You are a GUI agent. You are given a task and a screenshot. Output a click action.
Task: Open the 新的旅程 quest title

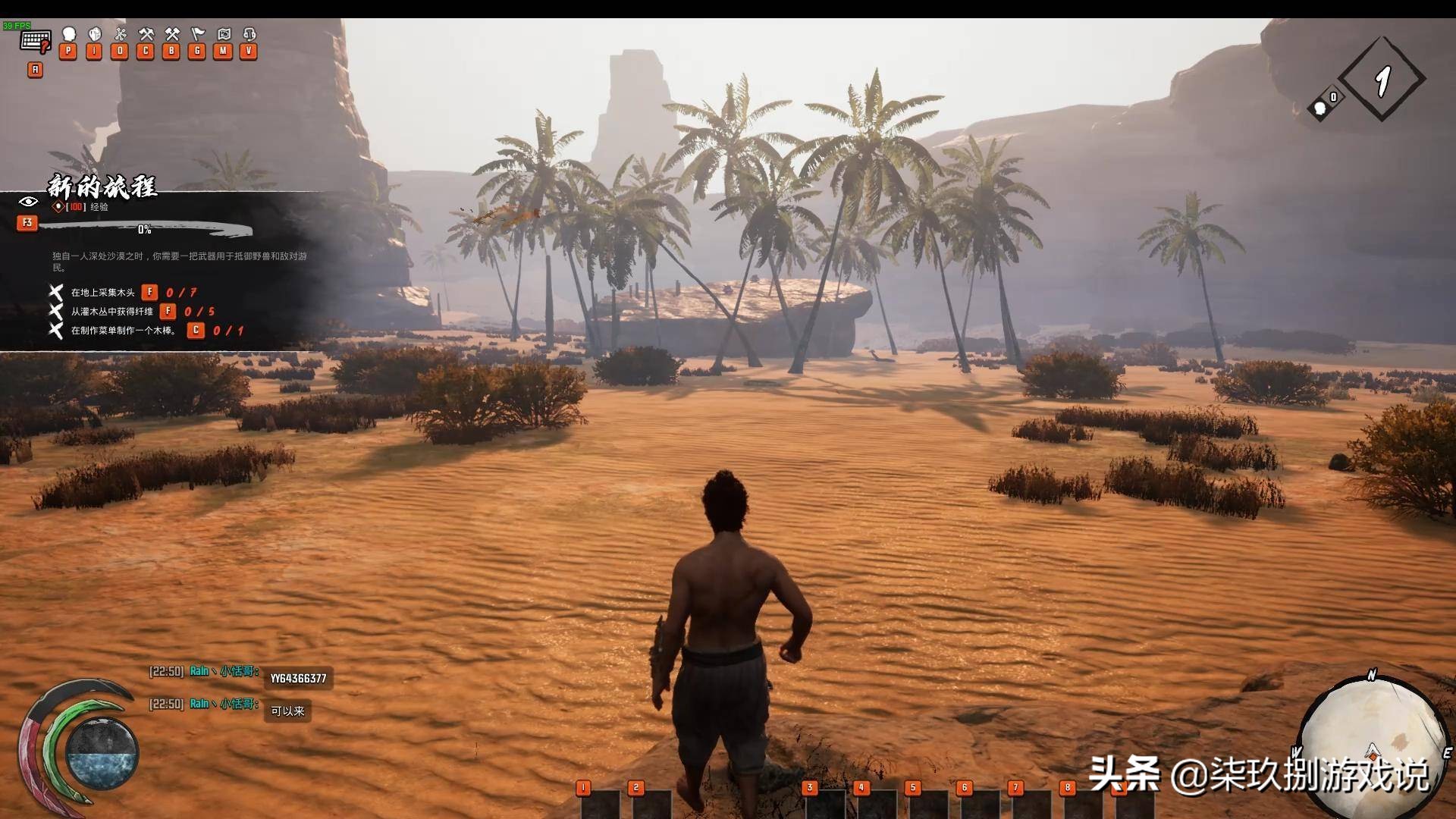point(102,186)
